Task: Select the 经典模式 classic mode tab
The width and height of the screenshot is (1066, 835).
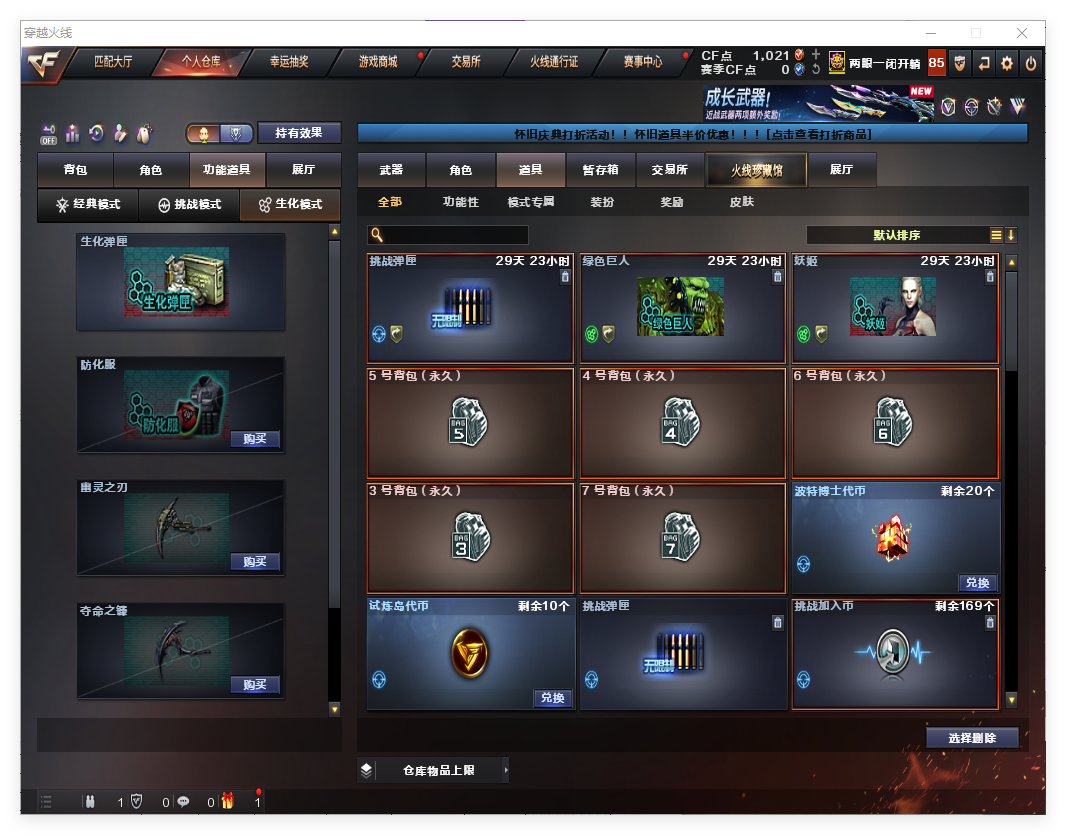Action: pyautogui.click(x=88, y=204)
